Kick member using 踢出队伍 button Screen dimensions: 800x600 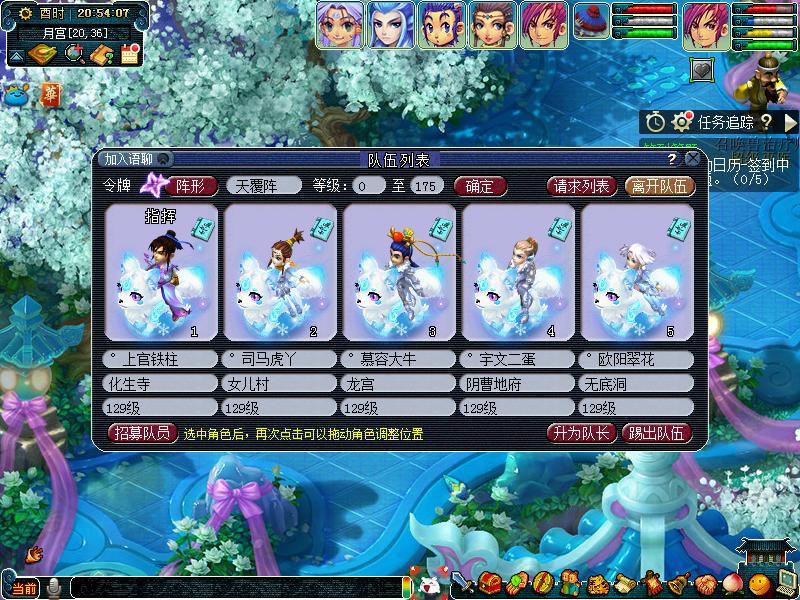tap(656, 433)
